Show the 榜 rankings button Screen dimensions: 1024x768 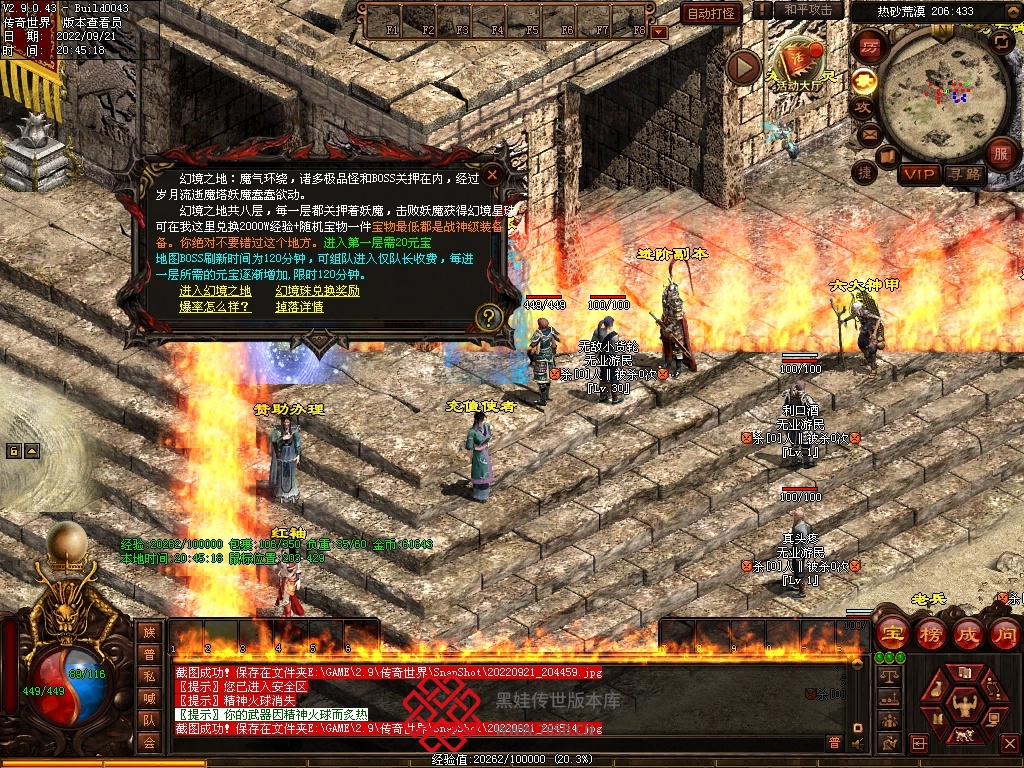point(930,633)
